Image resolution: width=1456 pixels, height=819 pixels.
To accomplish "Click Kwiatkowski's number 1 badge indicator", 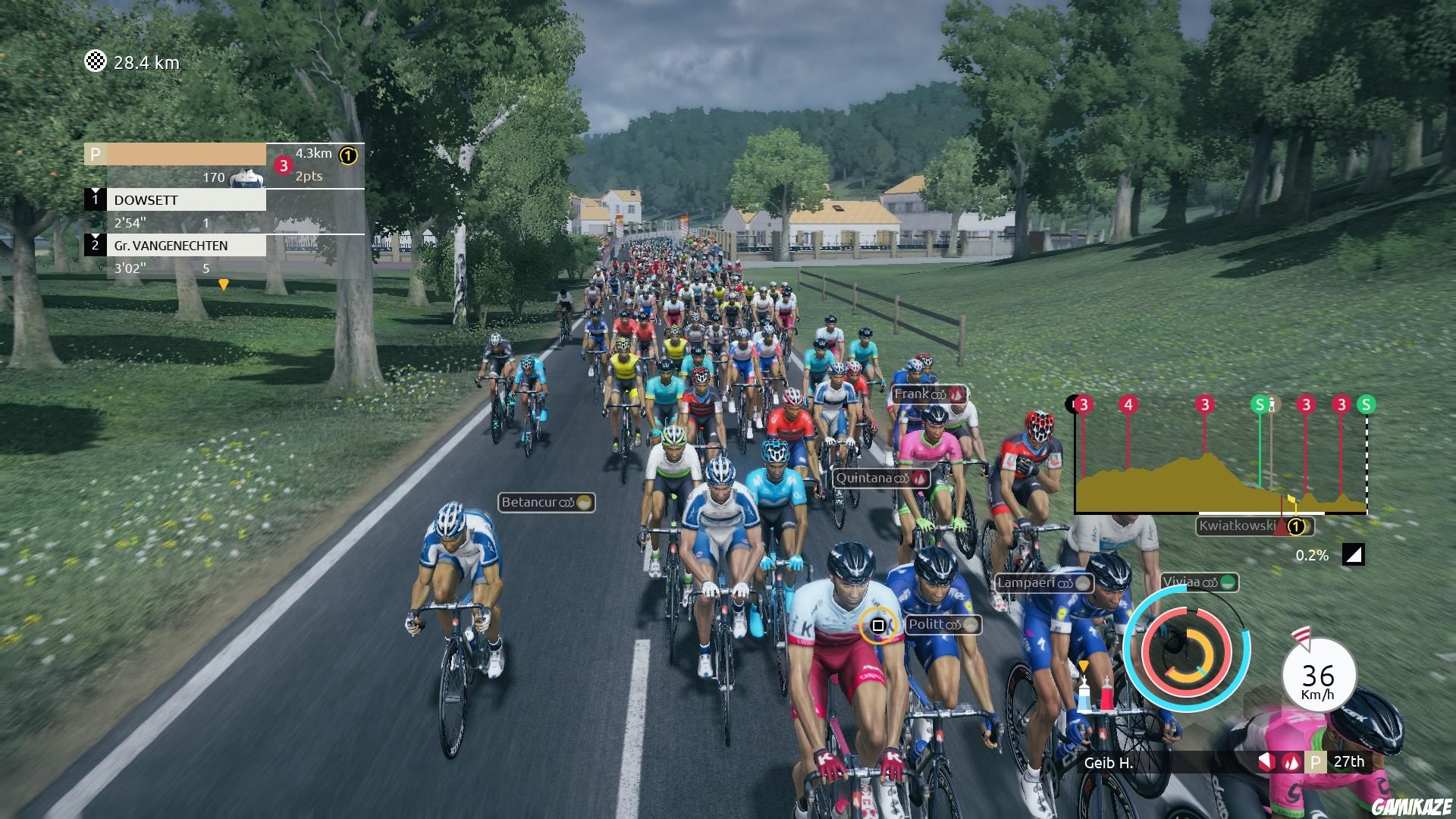I will [x=1296, y=525].
